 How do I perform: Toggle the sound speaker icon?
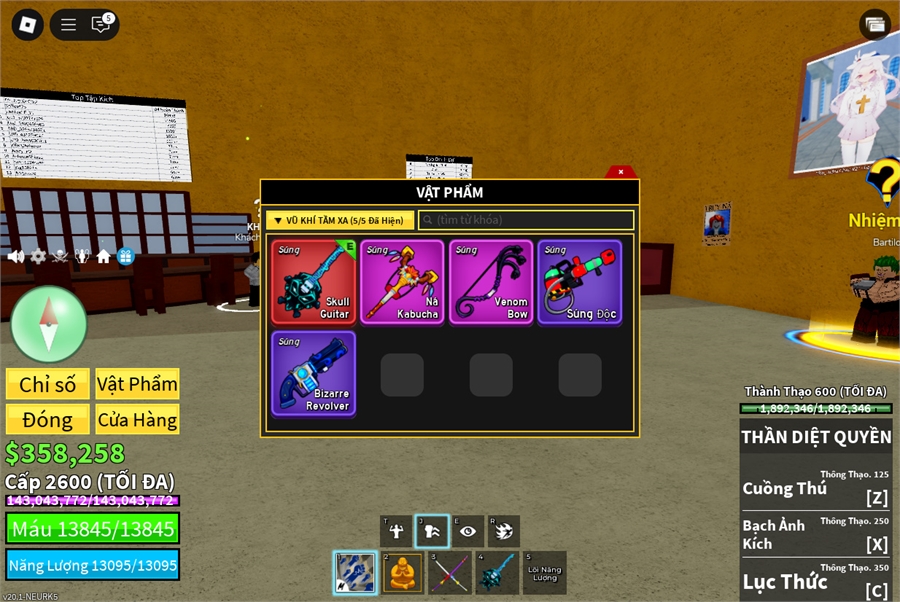(16, 256)
